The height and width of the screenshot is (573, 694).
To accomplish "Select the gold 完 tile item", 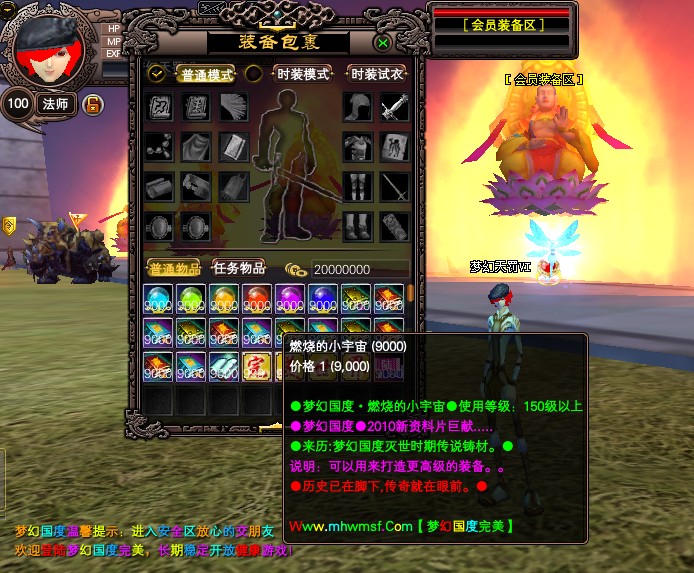I will (x=256, y=367).
